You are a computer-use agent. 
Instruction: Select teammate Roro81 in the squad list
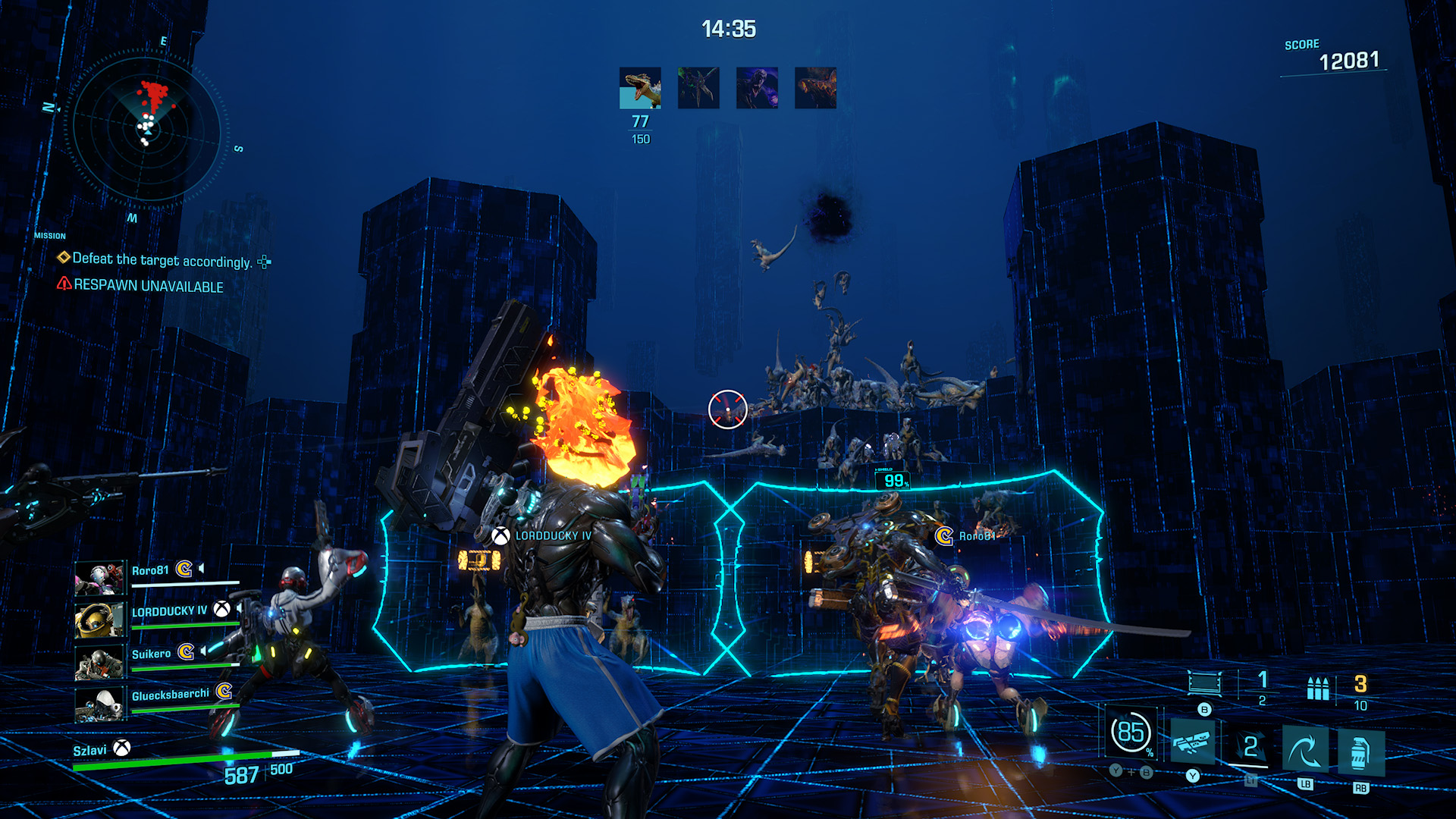coord(150,571)
